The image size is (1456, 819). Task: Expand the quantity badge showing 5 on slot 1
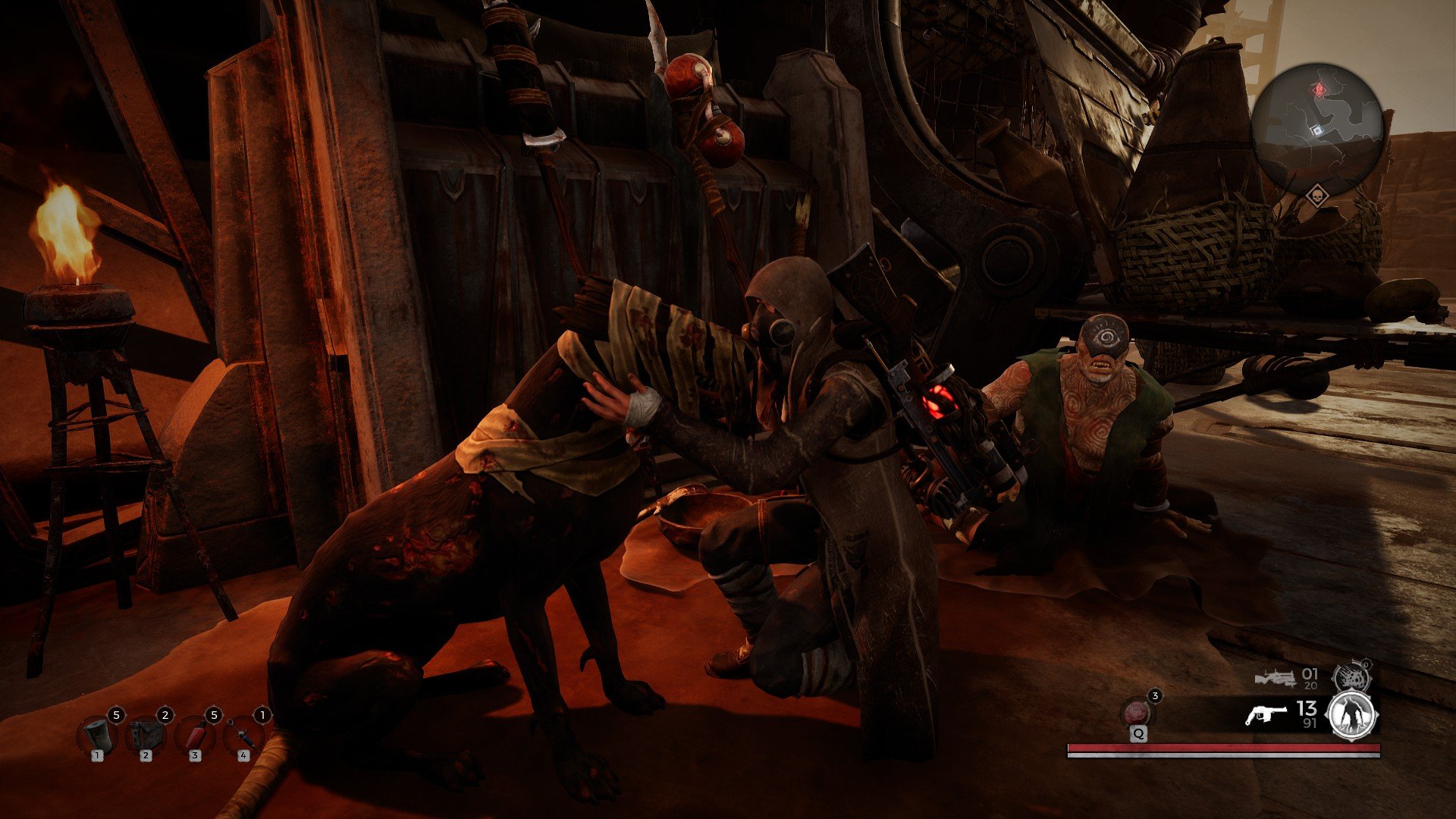point(118,713)
